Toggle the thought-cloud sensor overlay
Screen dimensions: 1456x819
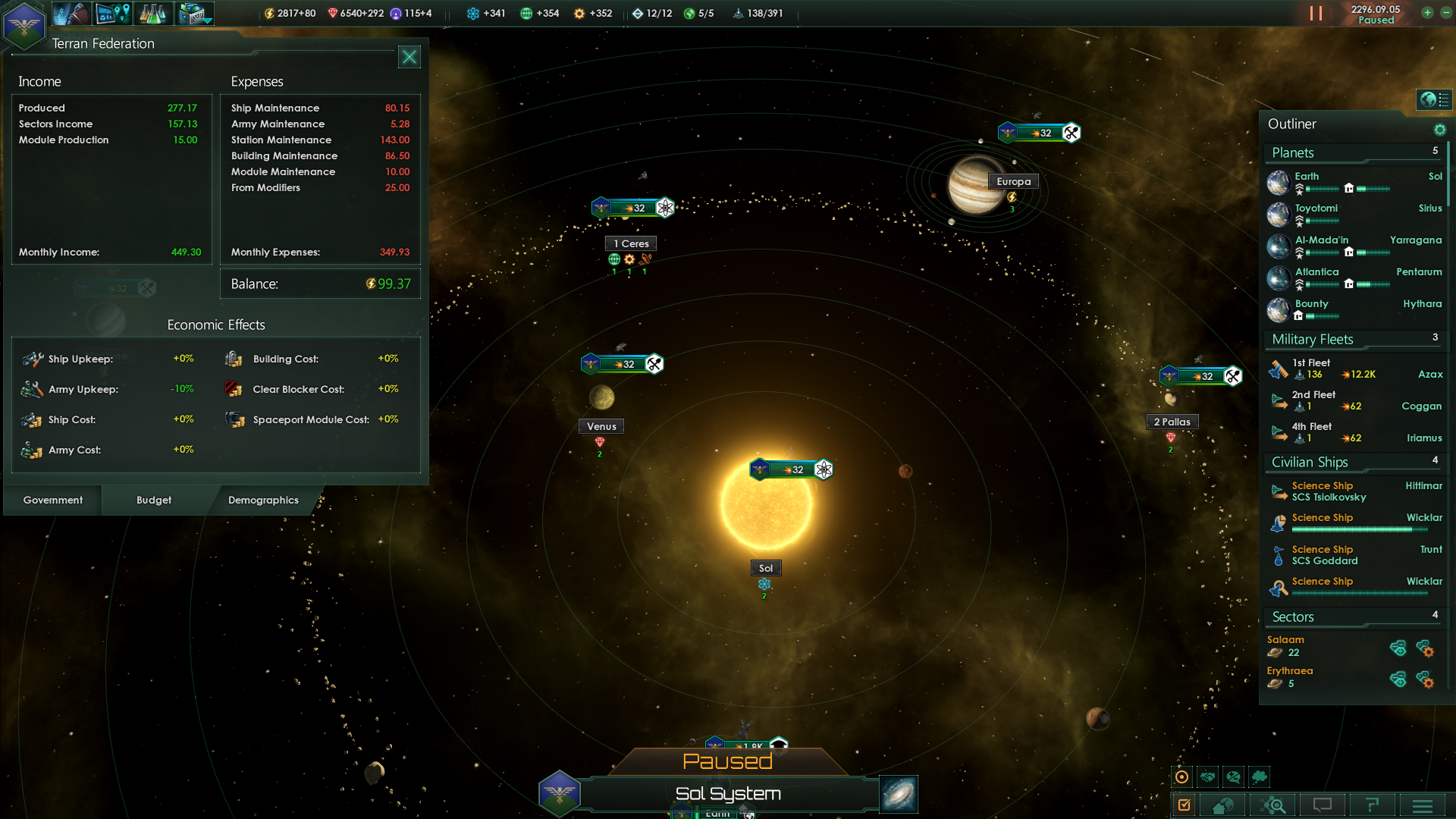point(1259,777)
